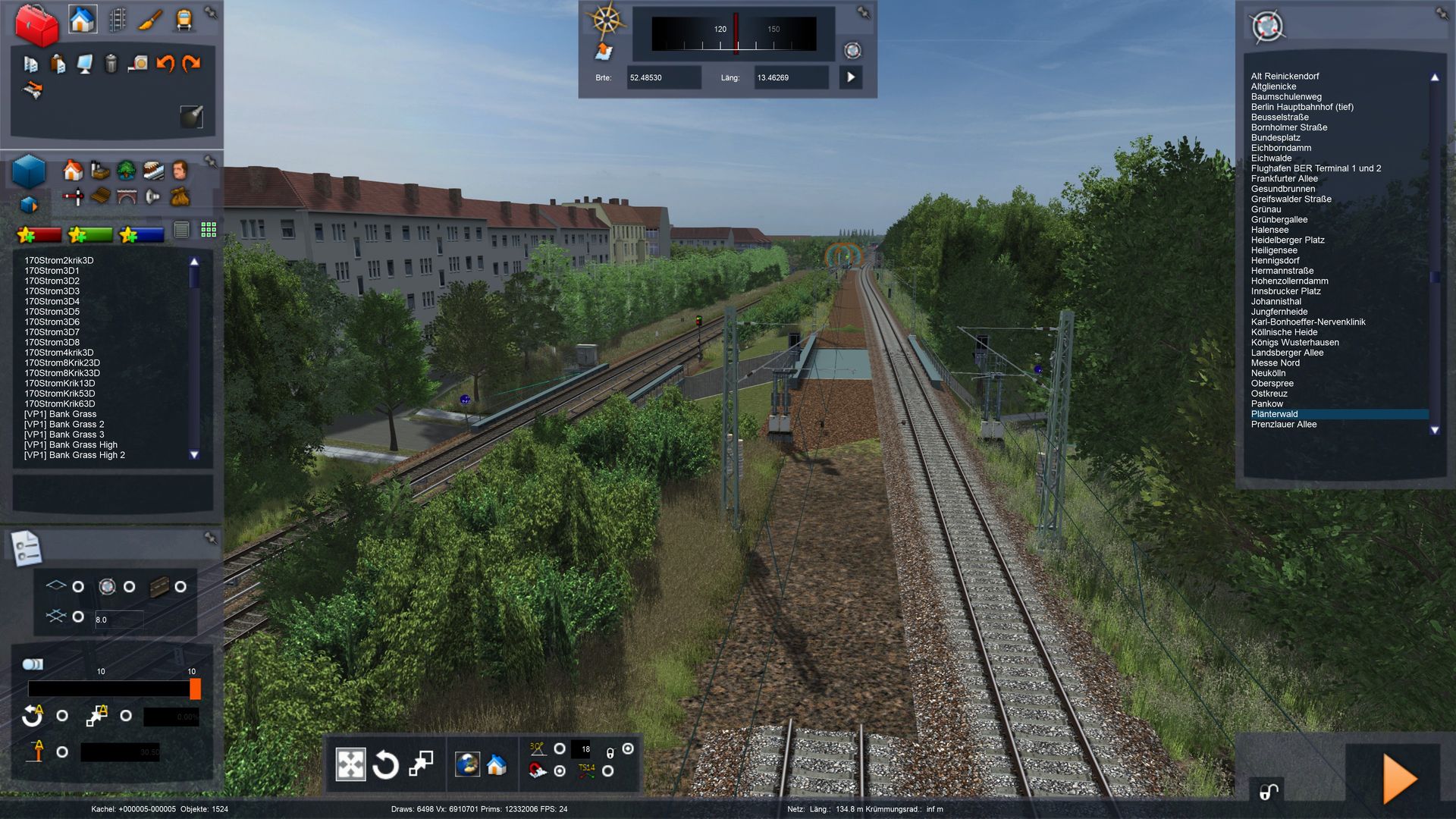Screen dimensions: 1456x819
Task: Select Berlin Hauptbahnhof (tief) marker entry
Action: point(1302,107)
